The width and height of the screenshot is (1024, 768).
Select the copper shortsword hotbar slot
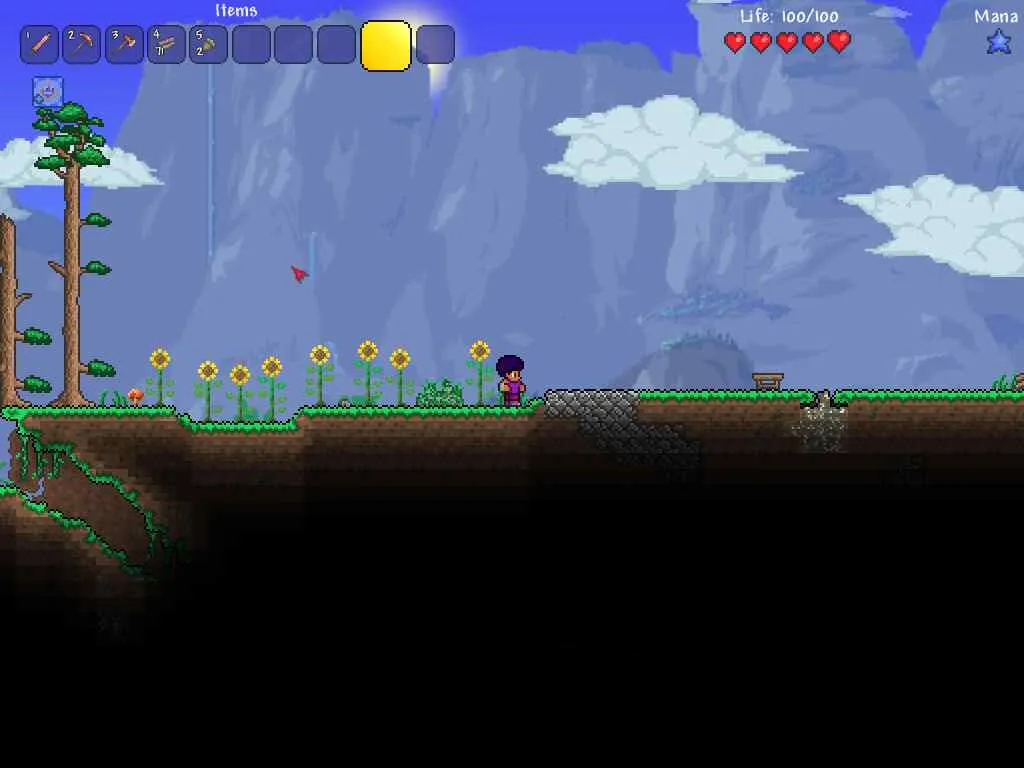click(39, 45)
